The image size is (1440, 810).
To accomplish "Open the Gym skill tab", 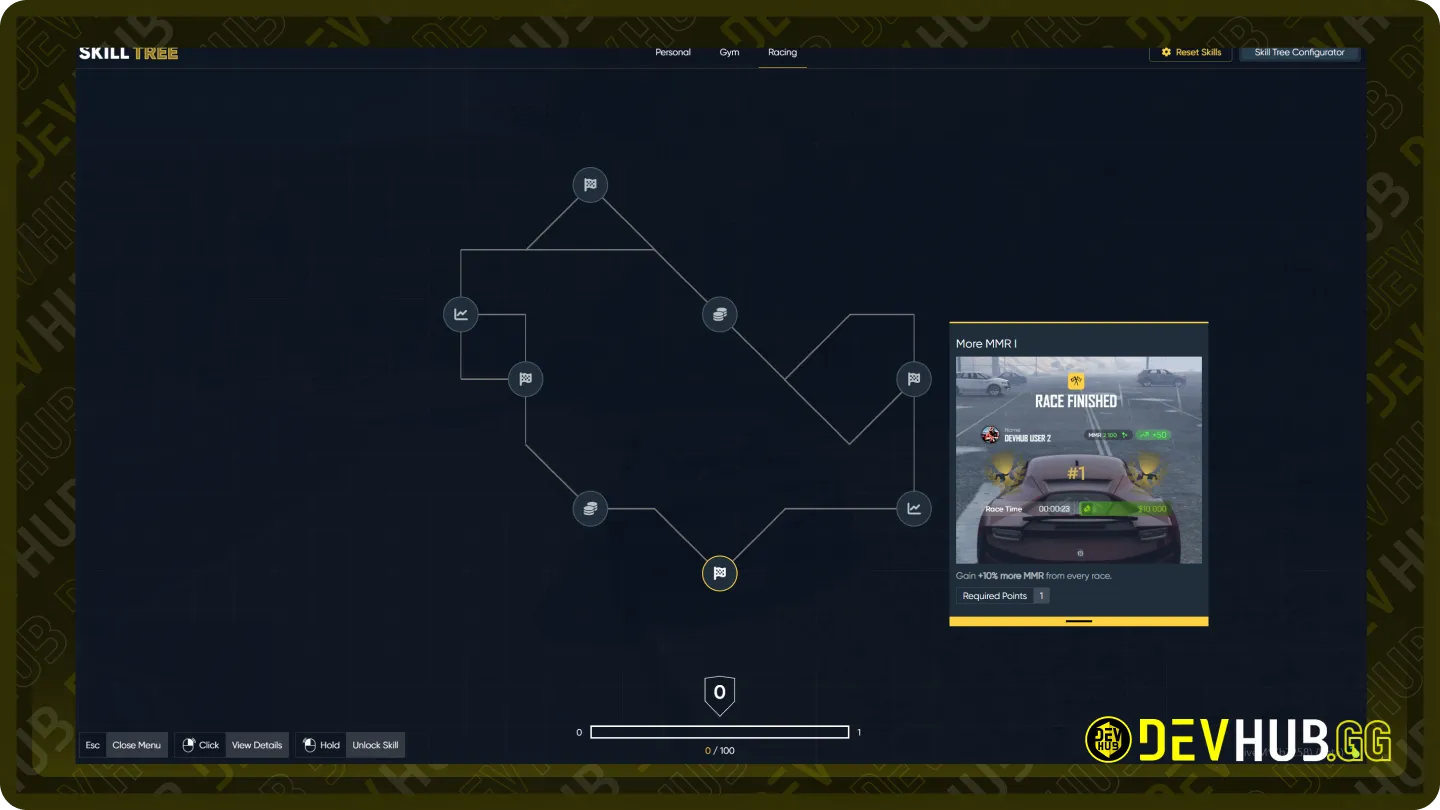I will [x=729, y=53].
